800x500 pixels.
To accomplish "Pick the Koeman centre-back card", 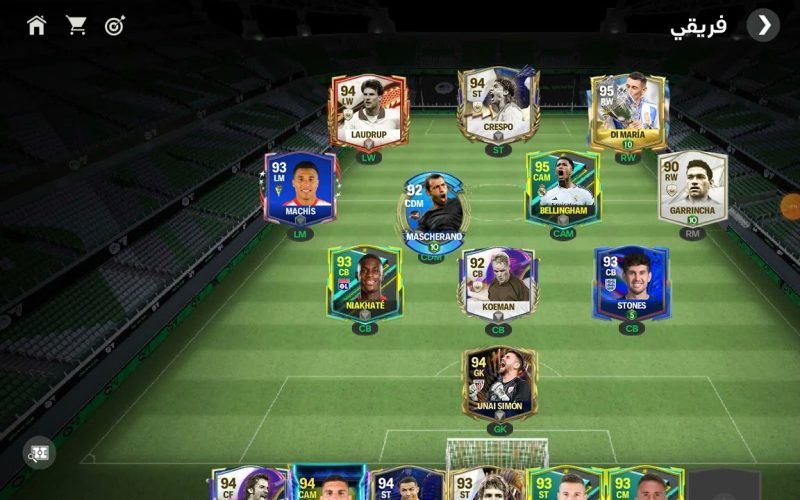I will 498,284.
